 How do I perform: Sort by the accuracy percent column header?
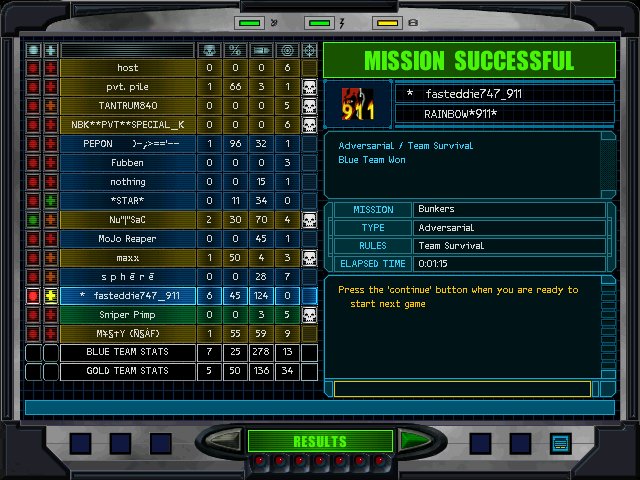click(x=235, y=49)
